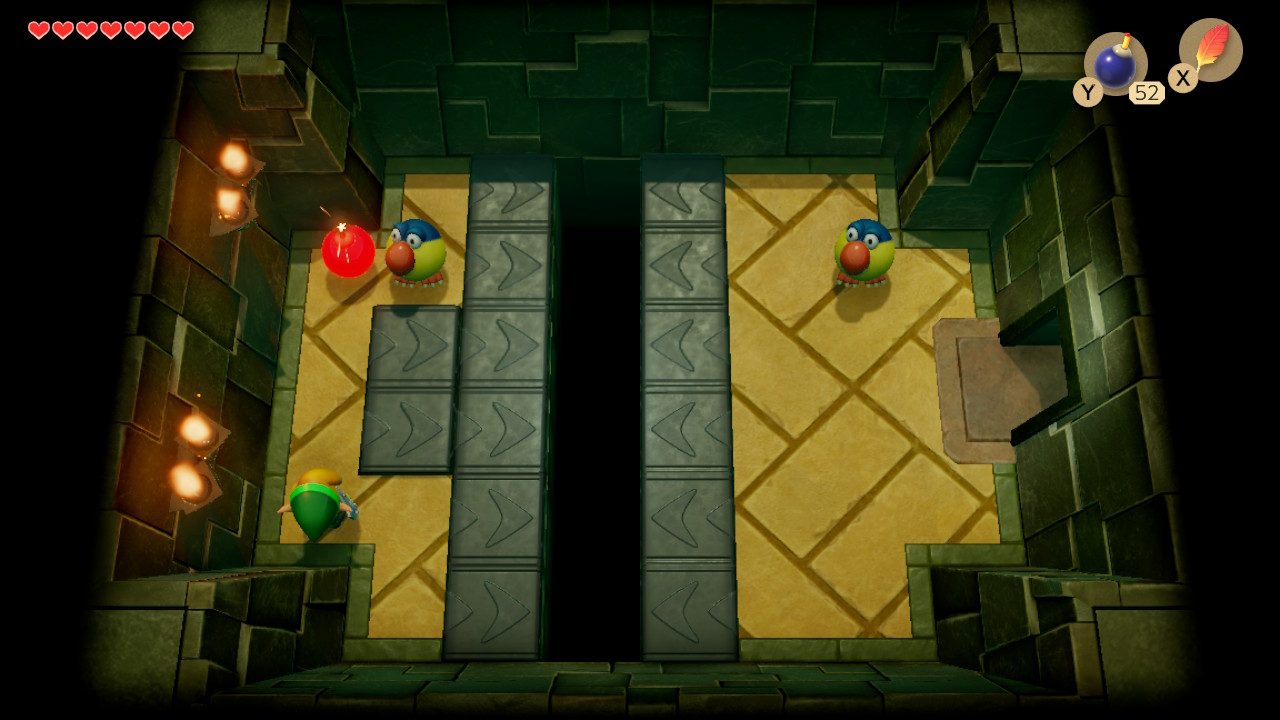Click the X button label beside the feather
Screen dimensions: 1280x720
pyautogui.click(x=1182, y=78)
